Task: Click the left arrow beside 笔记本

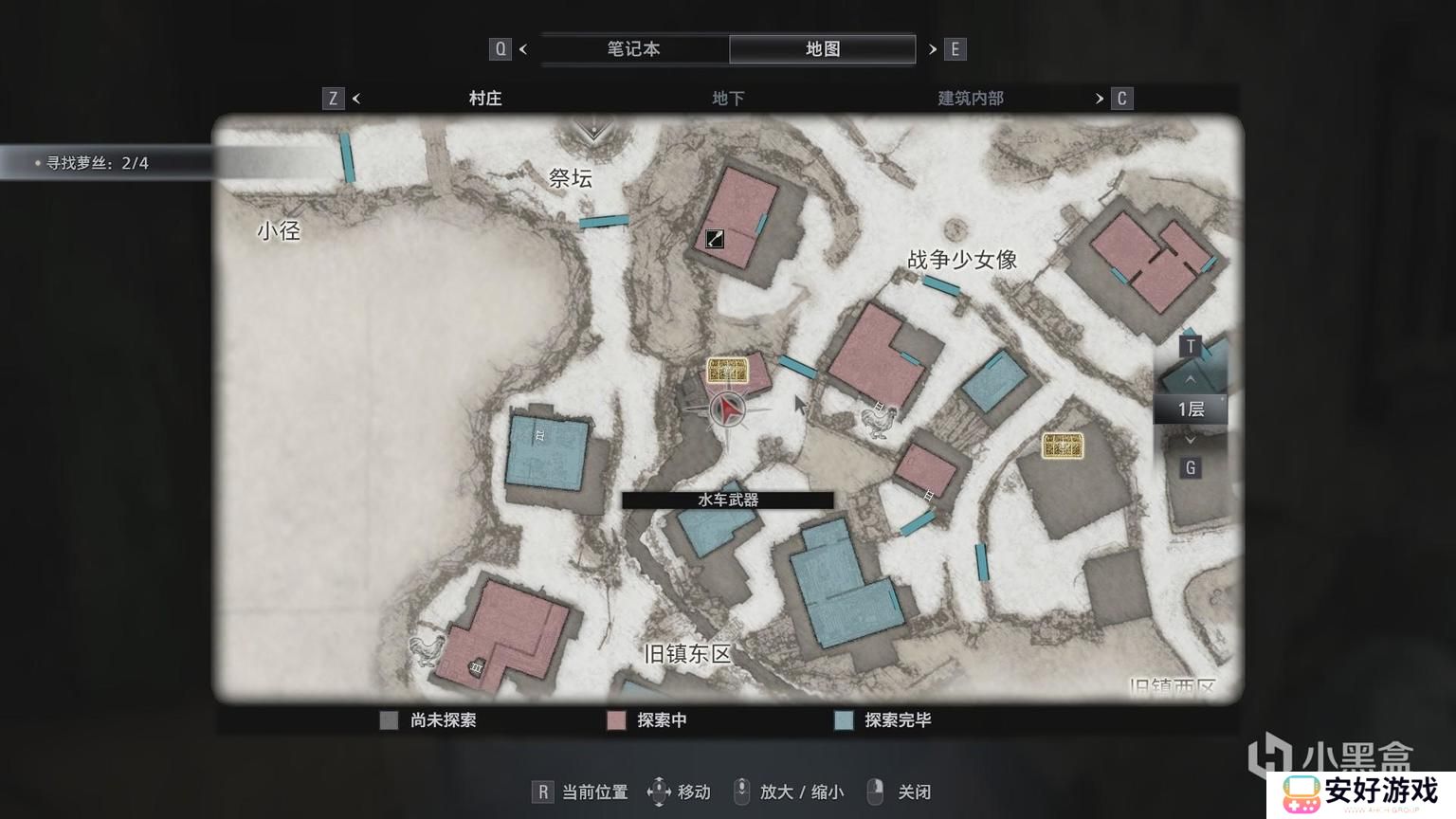Action: [523, 49]
